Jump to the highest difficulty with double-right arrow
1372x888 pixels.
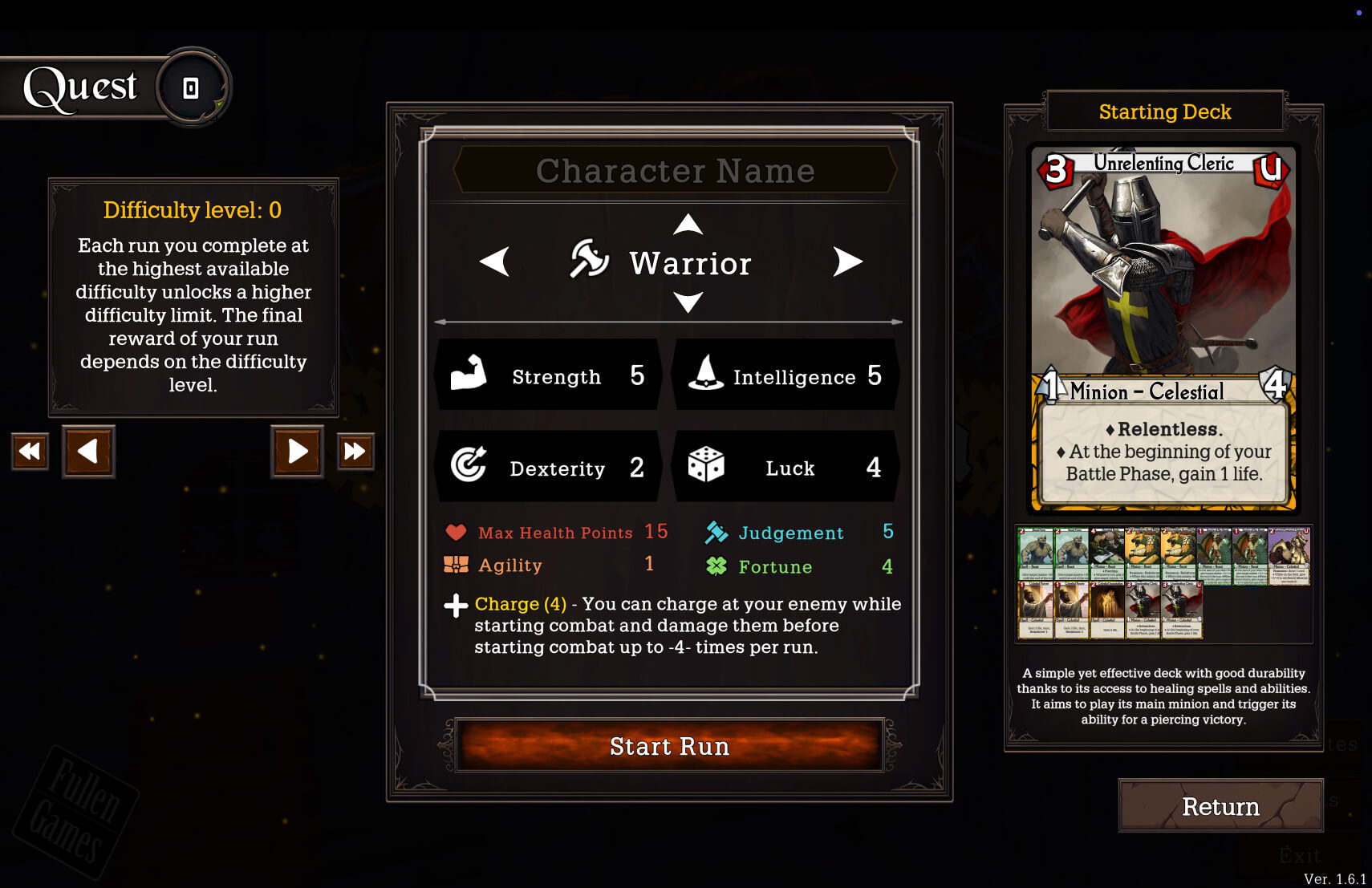[x=355, y=451]
